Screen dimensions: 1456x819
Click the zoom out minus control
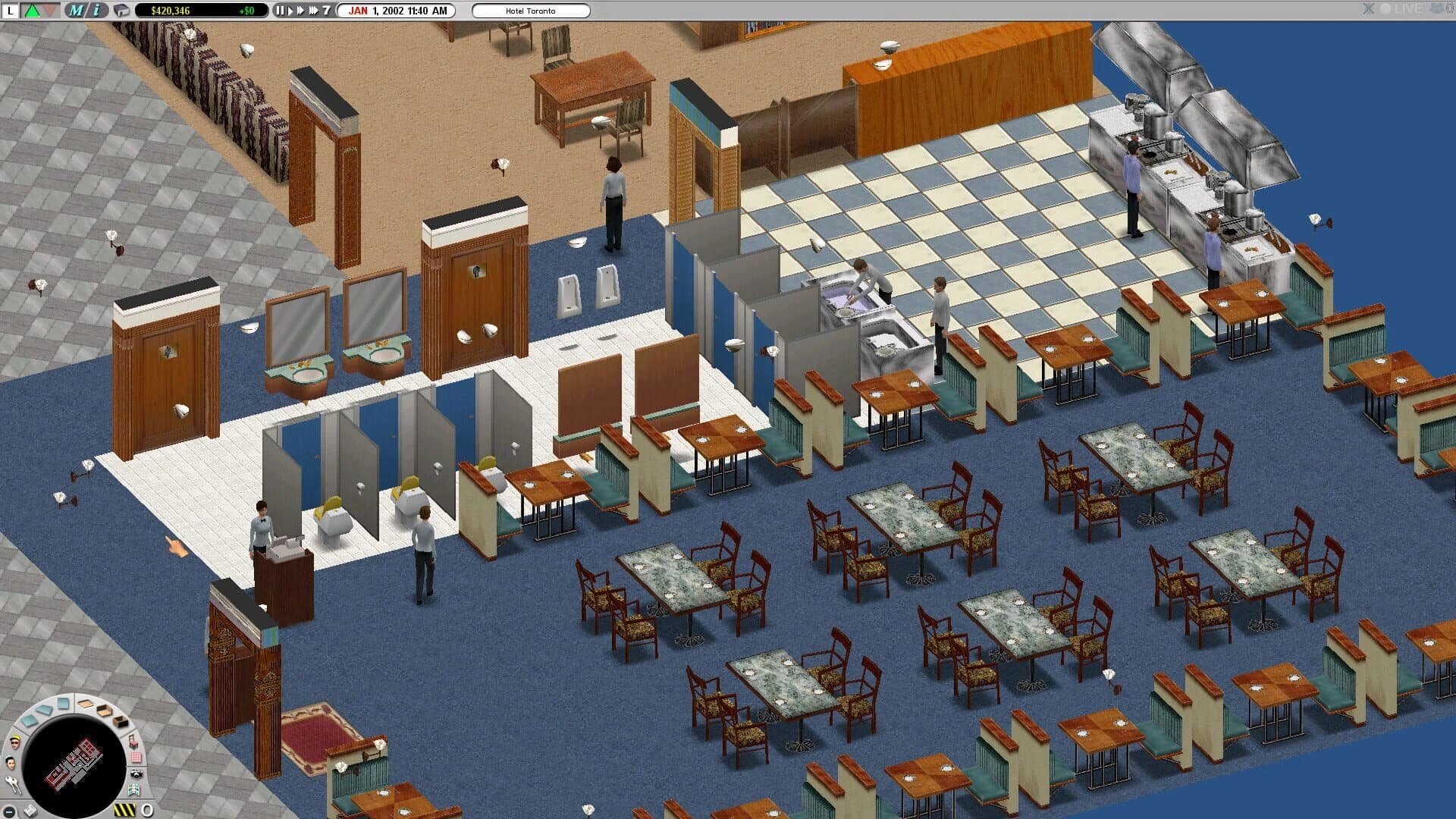pyautogui.click(x=9, y=811)
